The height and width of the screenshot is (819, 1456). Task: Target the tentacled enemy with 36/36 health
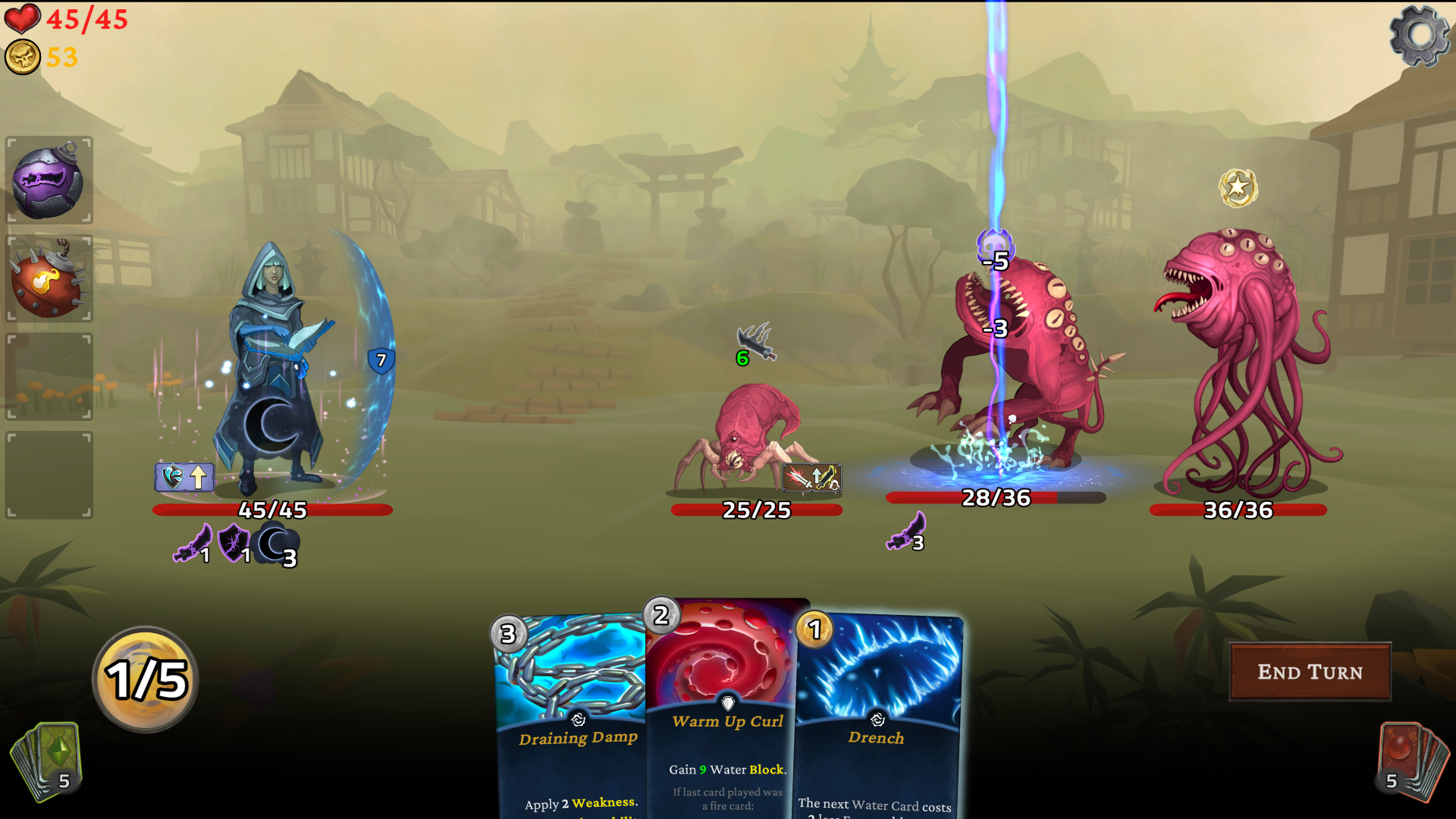(x=1244, y=364)
